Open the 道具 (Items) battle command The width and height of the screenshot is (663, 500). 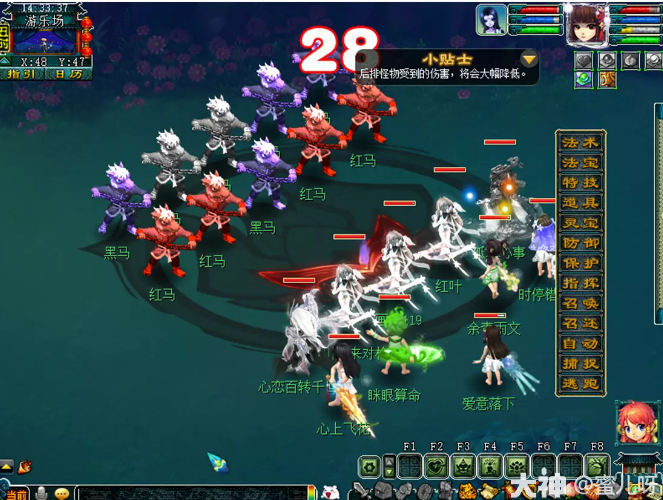pyautogui.click(x=580, y=203)
